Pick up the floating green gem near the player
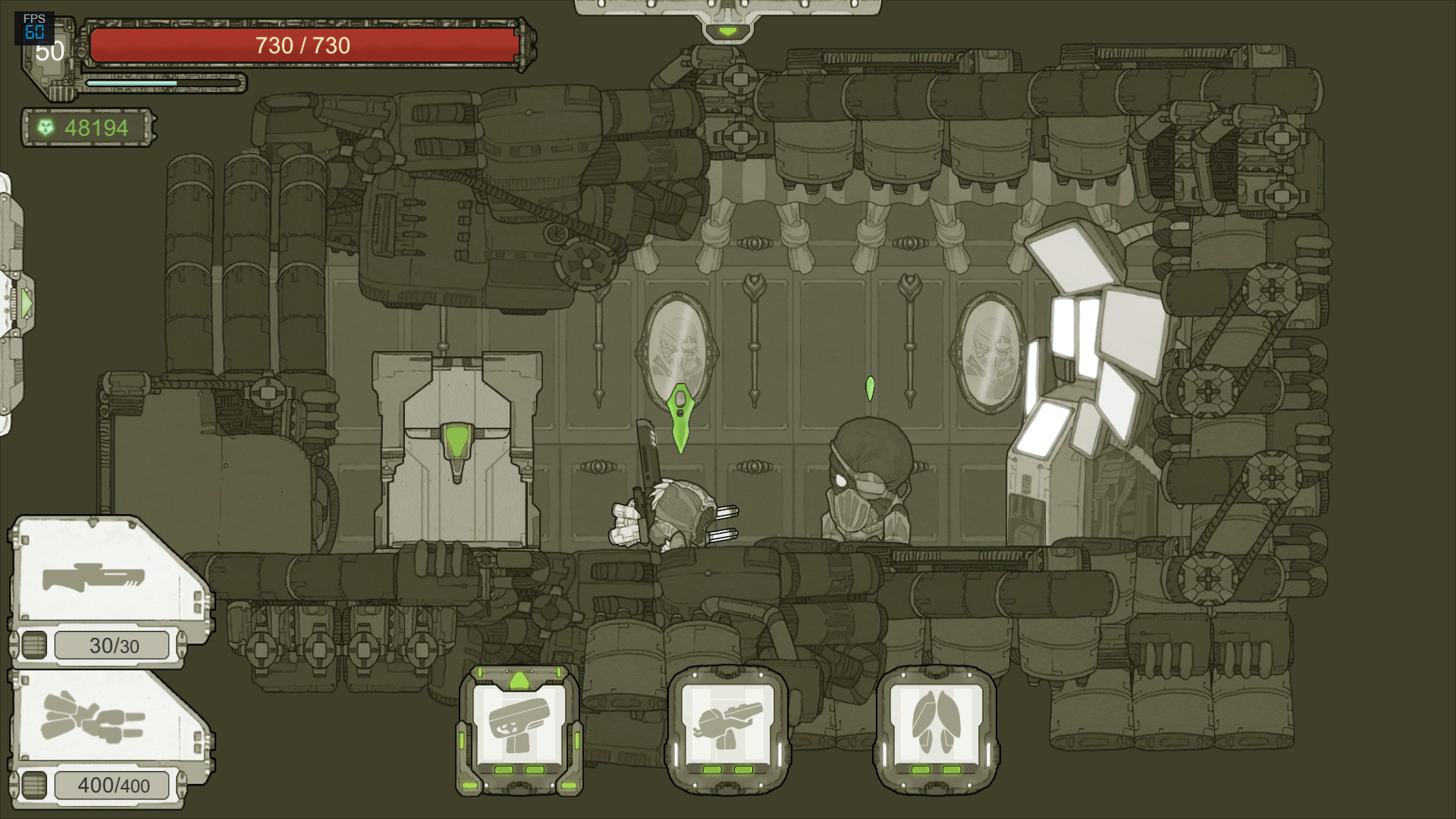1456x819 pixels. pos(680,418)
